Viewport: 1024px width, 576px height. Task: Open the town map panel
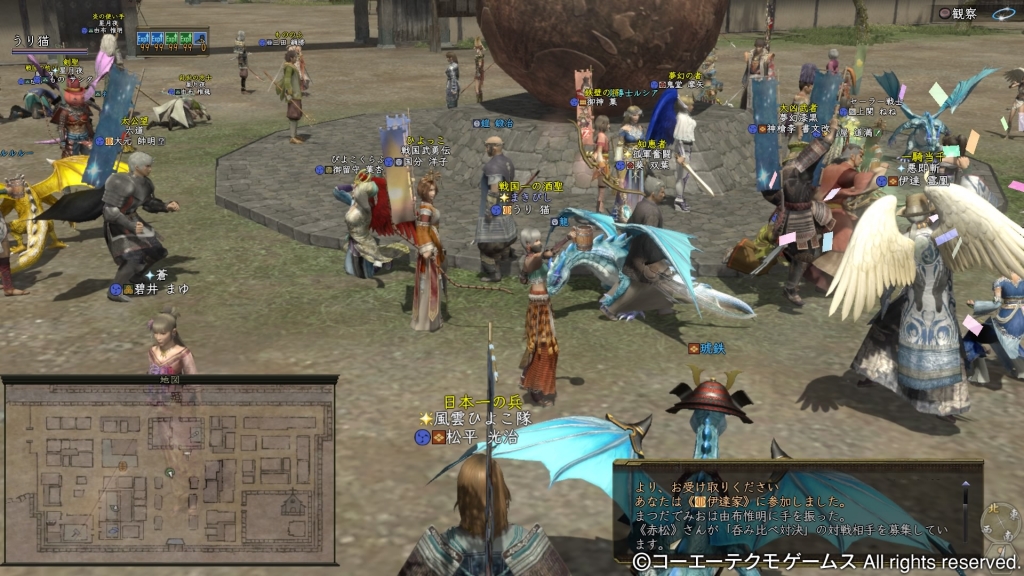[168, 469]
